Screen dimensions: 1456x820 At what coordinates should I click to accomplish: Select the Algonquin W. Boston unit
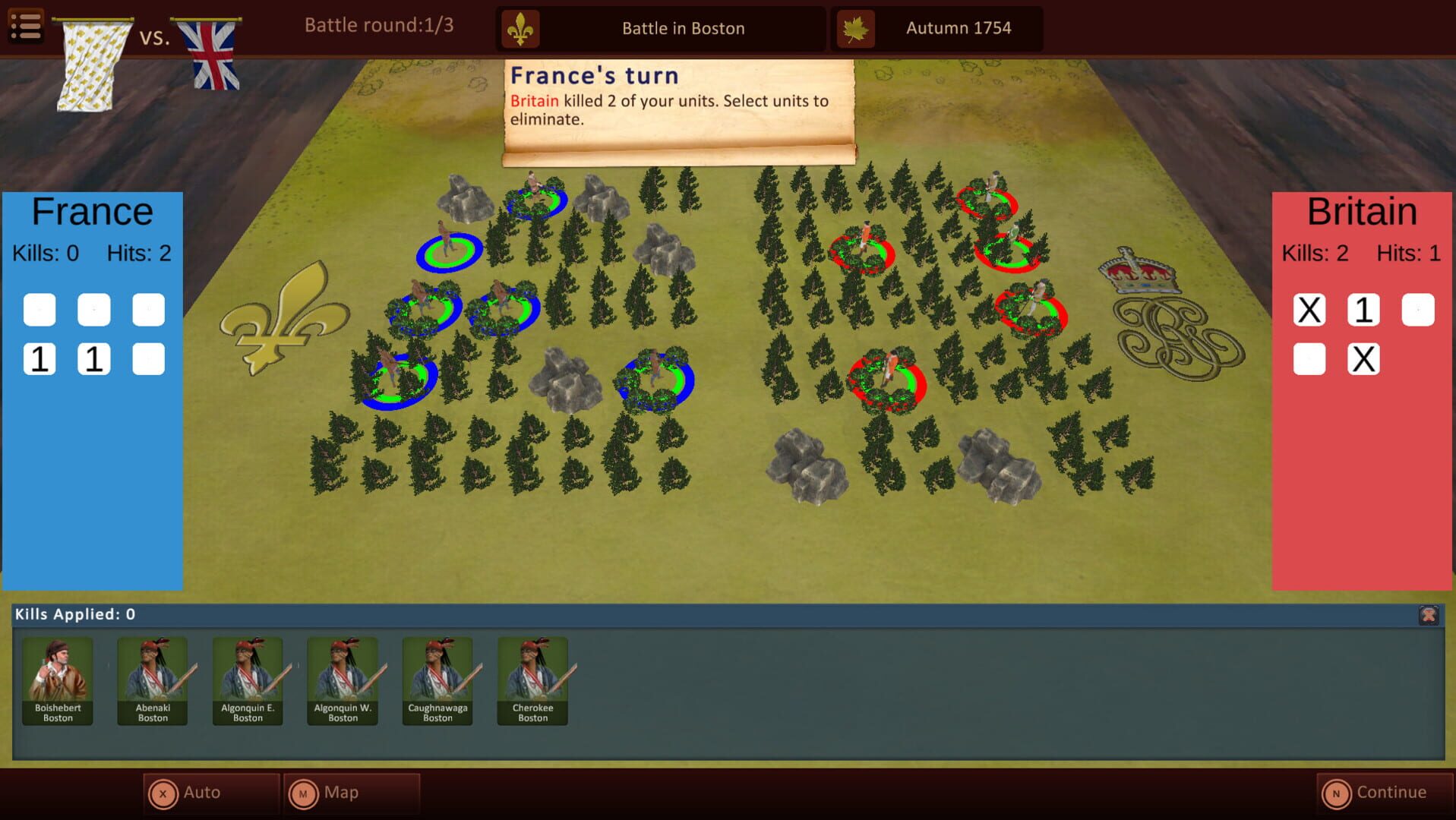[x=342, y=680]
